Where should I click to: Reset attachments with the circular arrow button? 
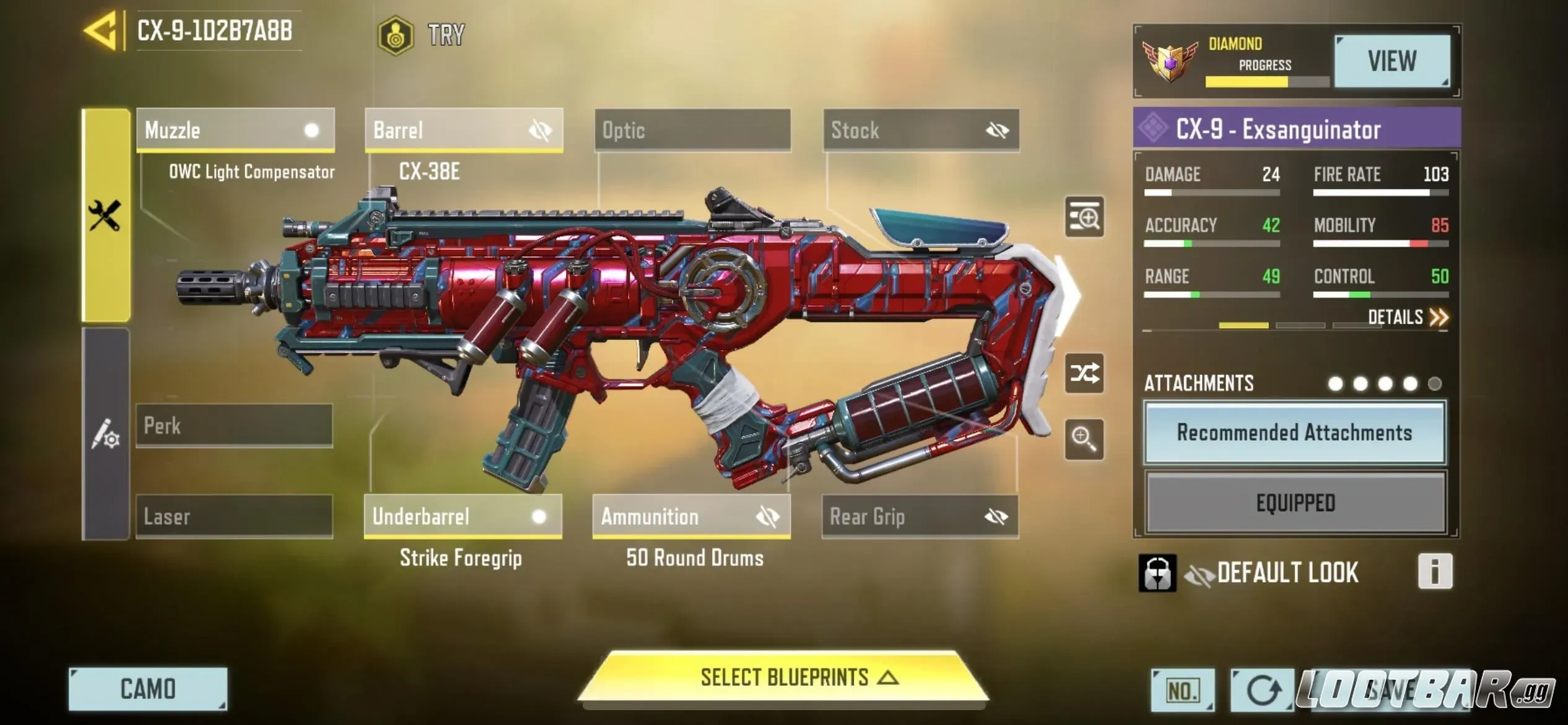point(1261,690)
